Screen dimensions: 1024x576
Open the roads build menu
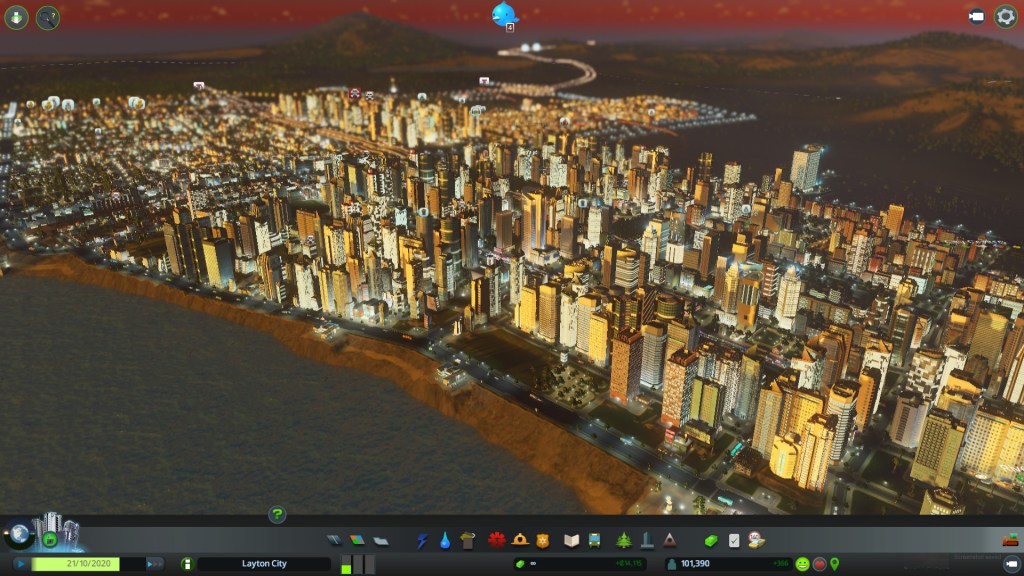(x=335, y=541)
